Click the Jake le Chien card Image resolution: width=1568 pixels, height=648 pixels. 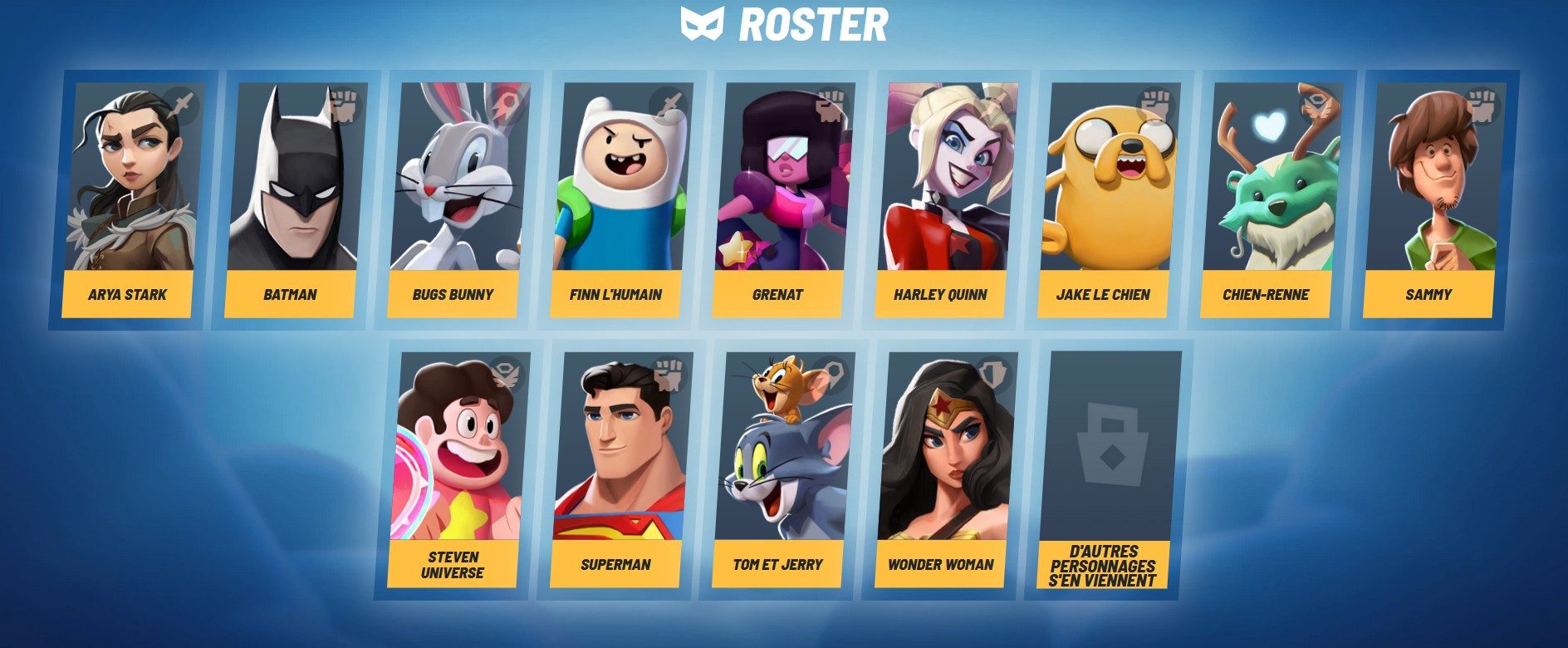[1106, 199]
